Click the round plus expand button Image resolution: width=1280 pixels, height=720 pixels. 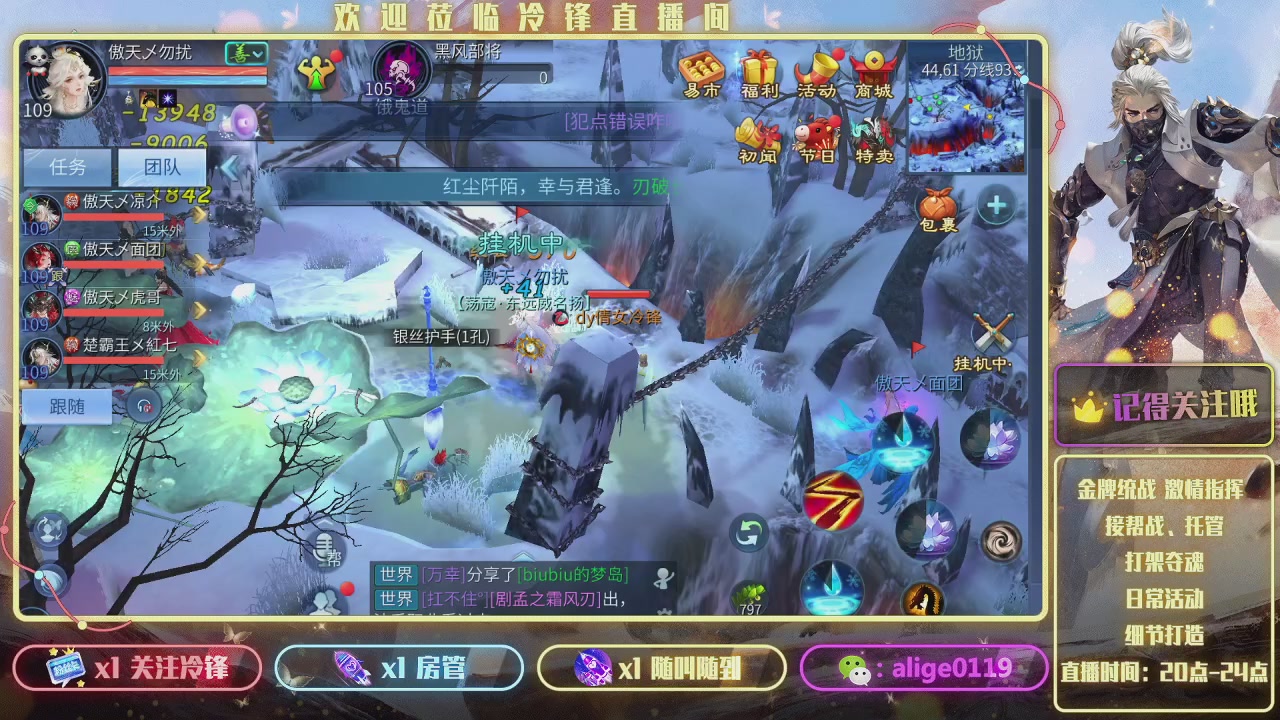[x=996, y=207]
